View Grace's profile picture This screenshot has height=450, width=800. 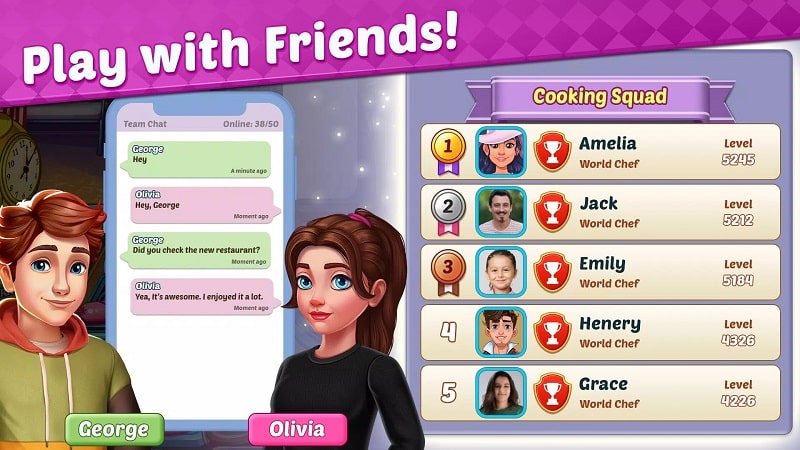coord(500,392)
